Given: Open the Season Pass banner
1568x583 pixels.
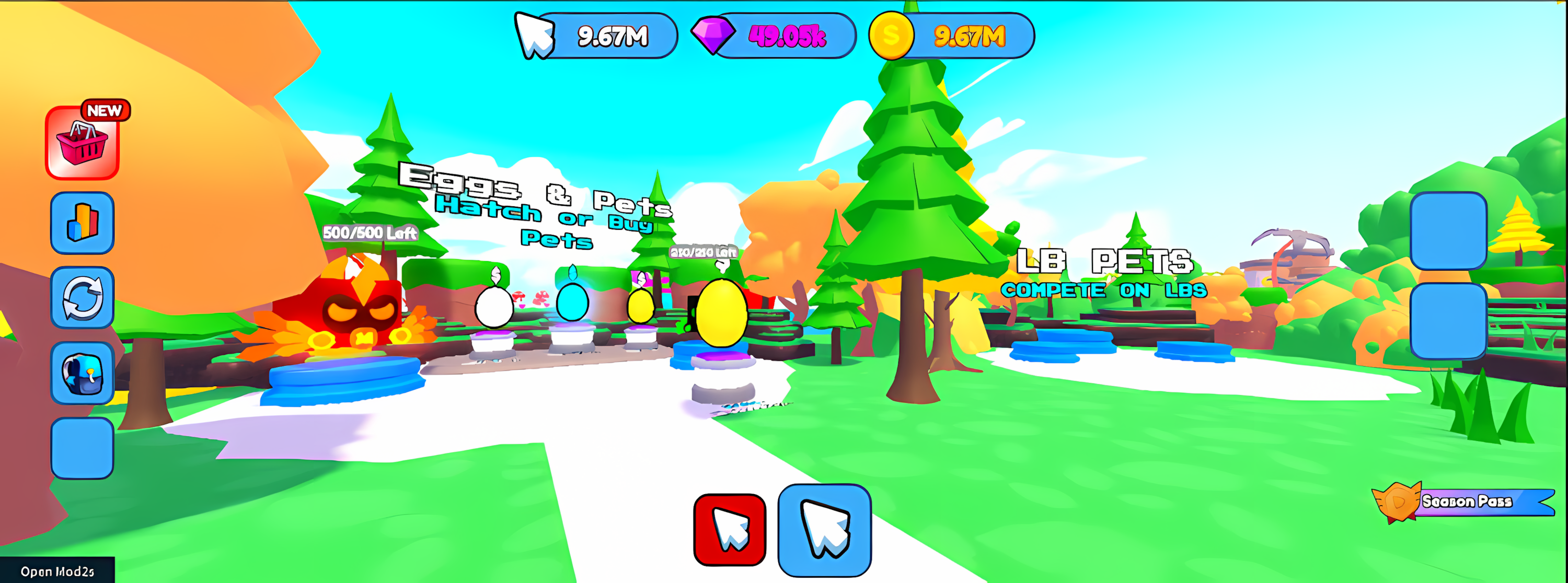Looking at the screenshot, I should [1465, 502].
